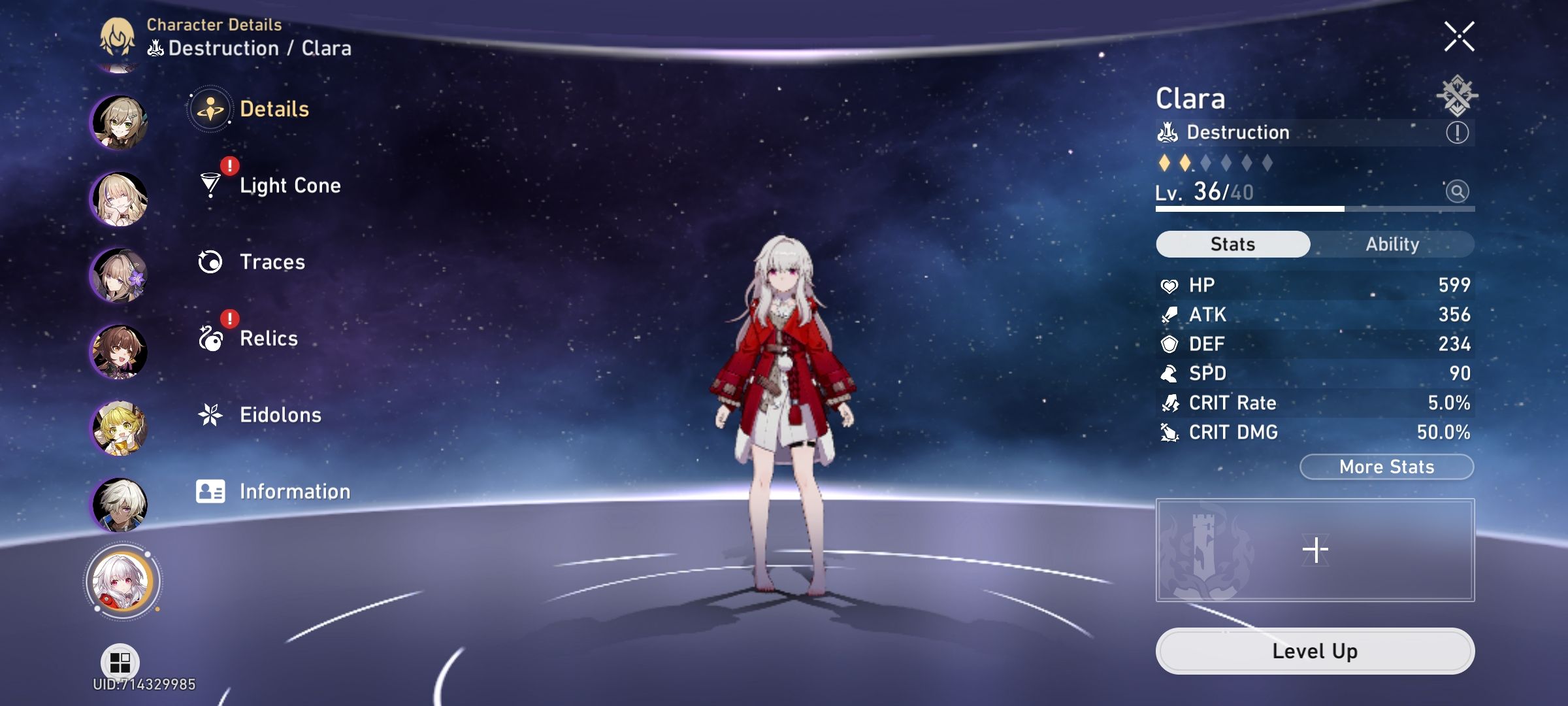Open the Traces panel
Viewport: 1568px width, 706px height.
click(x=271, y=261)
